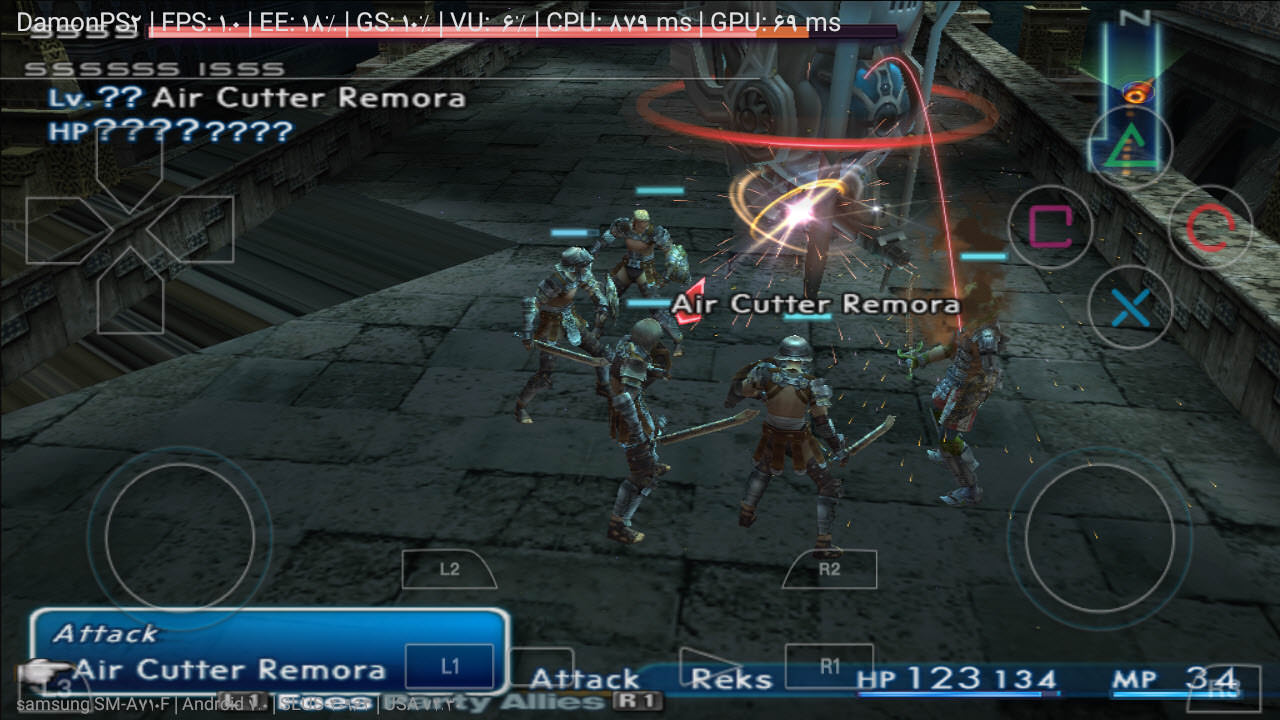Image resolution: width=1280 pixels, height=720 pixels.
Task: Select Reks in the party status row
Action: (731, 680)
